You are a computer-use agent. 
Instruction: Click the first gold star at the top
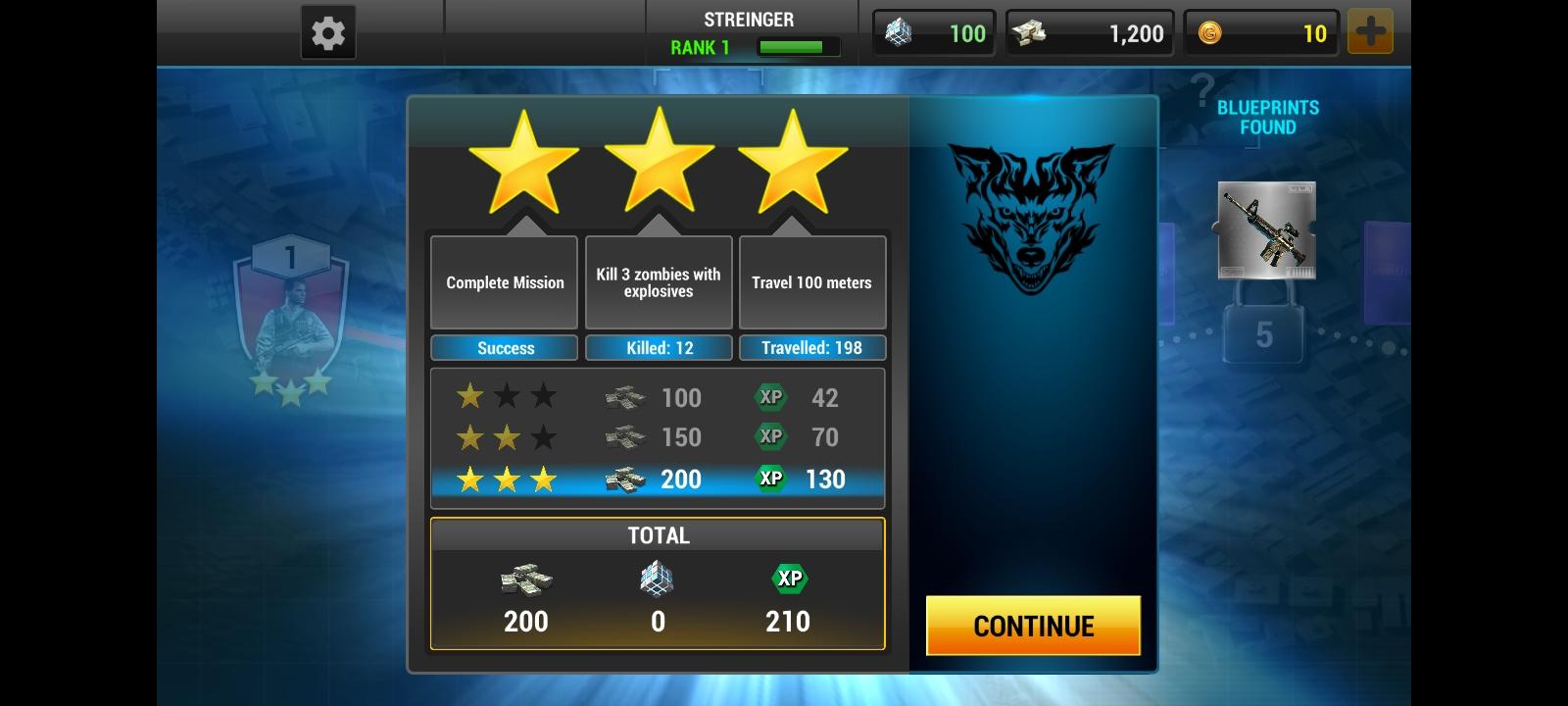522,167
